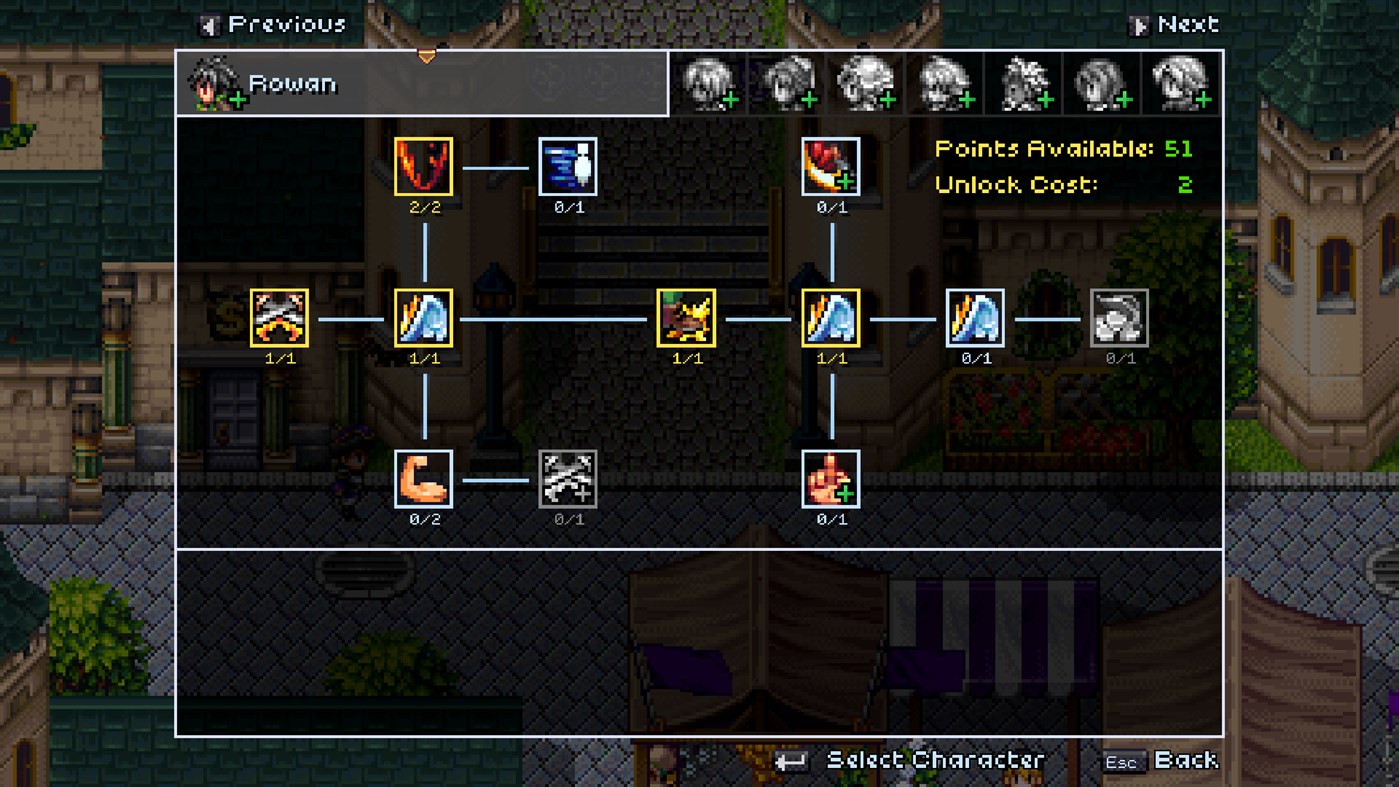
Task: Activate the Select Character prompt
Action: (935, 760)
